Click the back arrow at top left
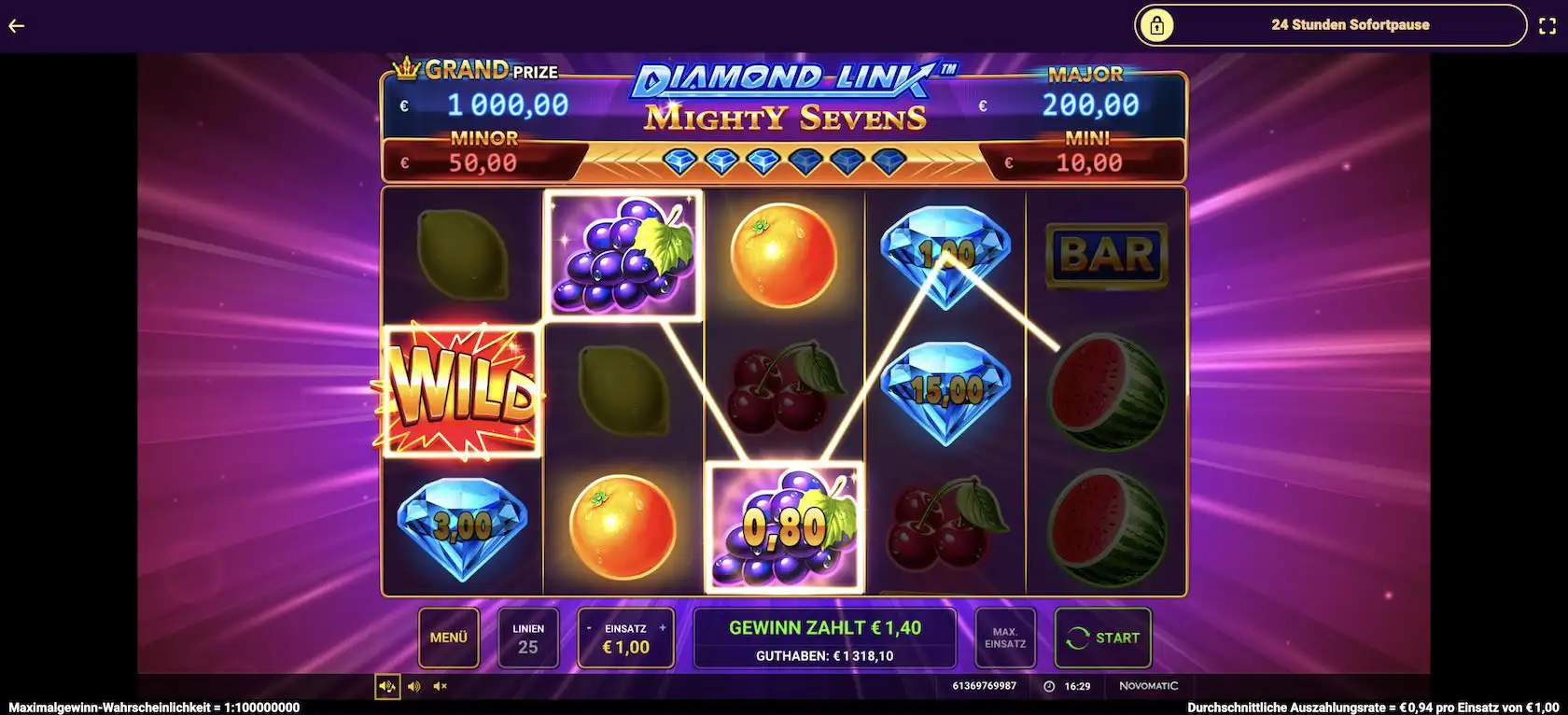 pos(15,25)
